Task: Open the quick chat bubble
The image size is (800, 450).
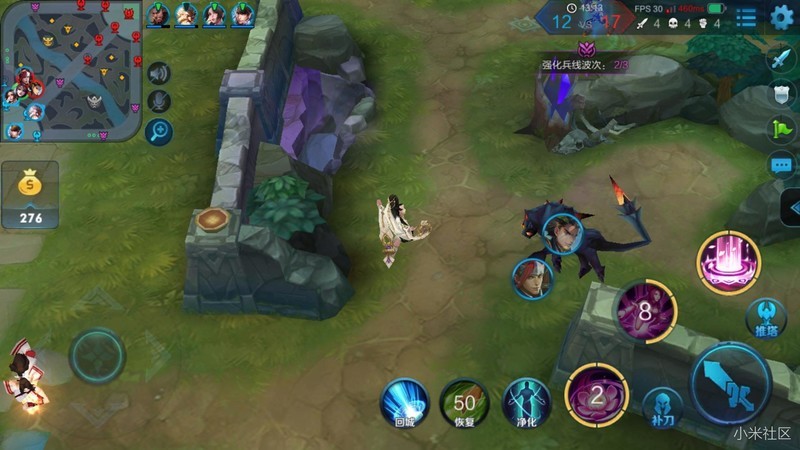Action: coord(780,165)
